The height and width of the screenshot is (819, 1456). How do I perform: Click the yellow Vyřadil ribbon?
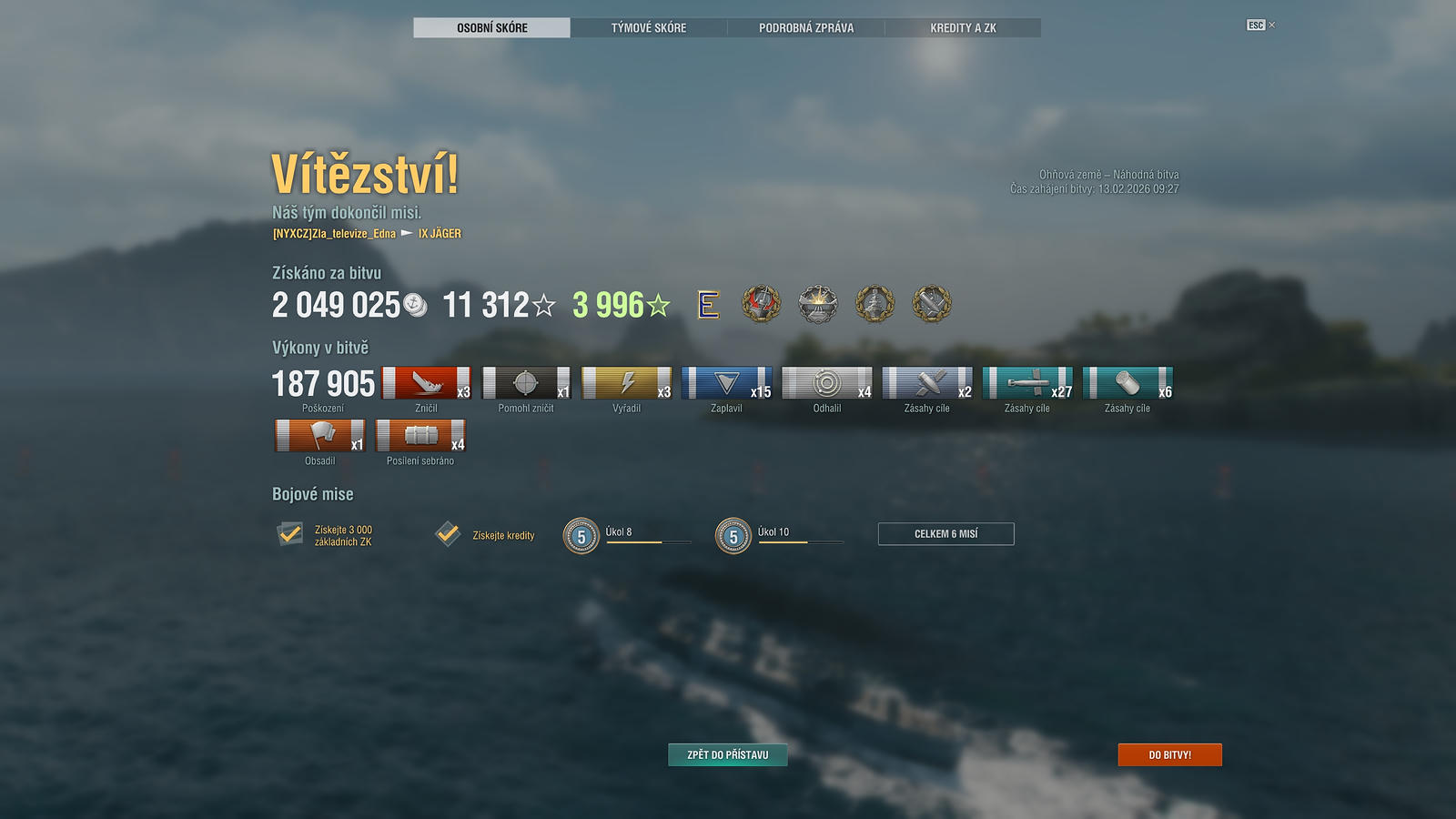[x=626, y=383]
